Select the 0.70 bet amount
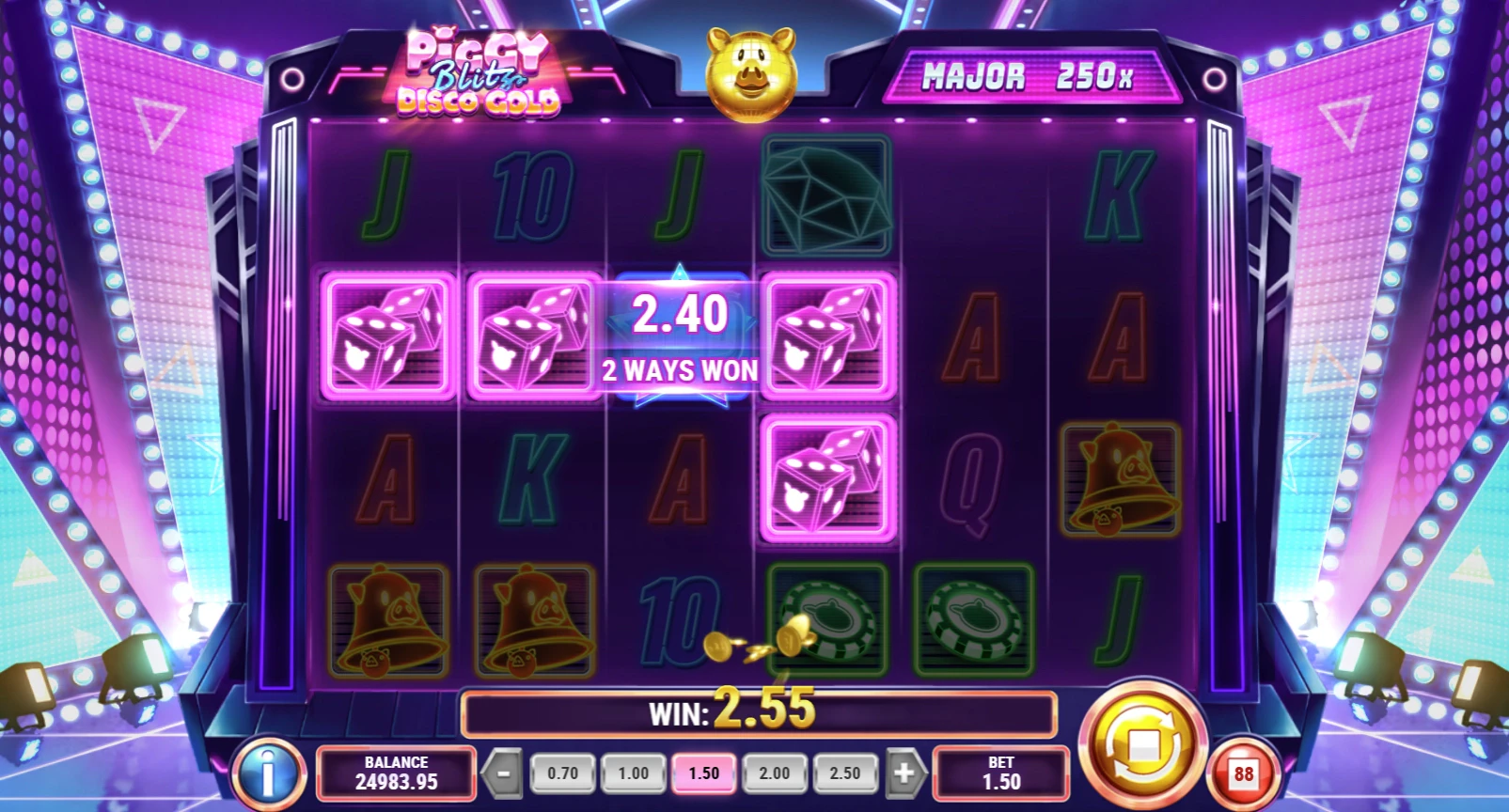Image resolution: width=1509 pixels, height=812 pixels. [x=561, y=773]
